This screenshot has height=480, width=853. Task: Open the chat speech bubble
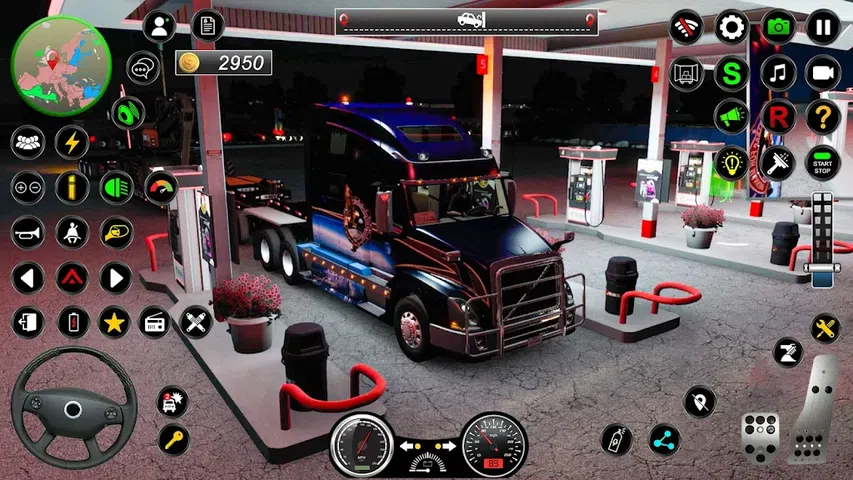tap(144, 68)
